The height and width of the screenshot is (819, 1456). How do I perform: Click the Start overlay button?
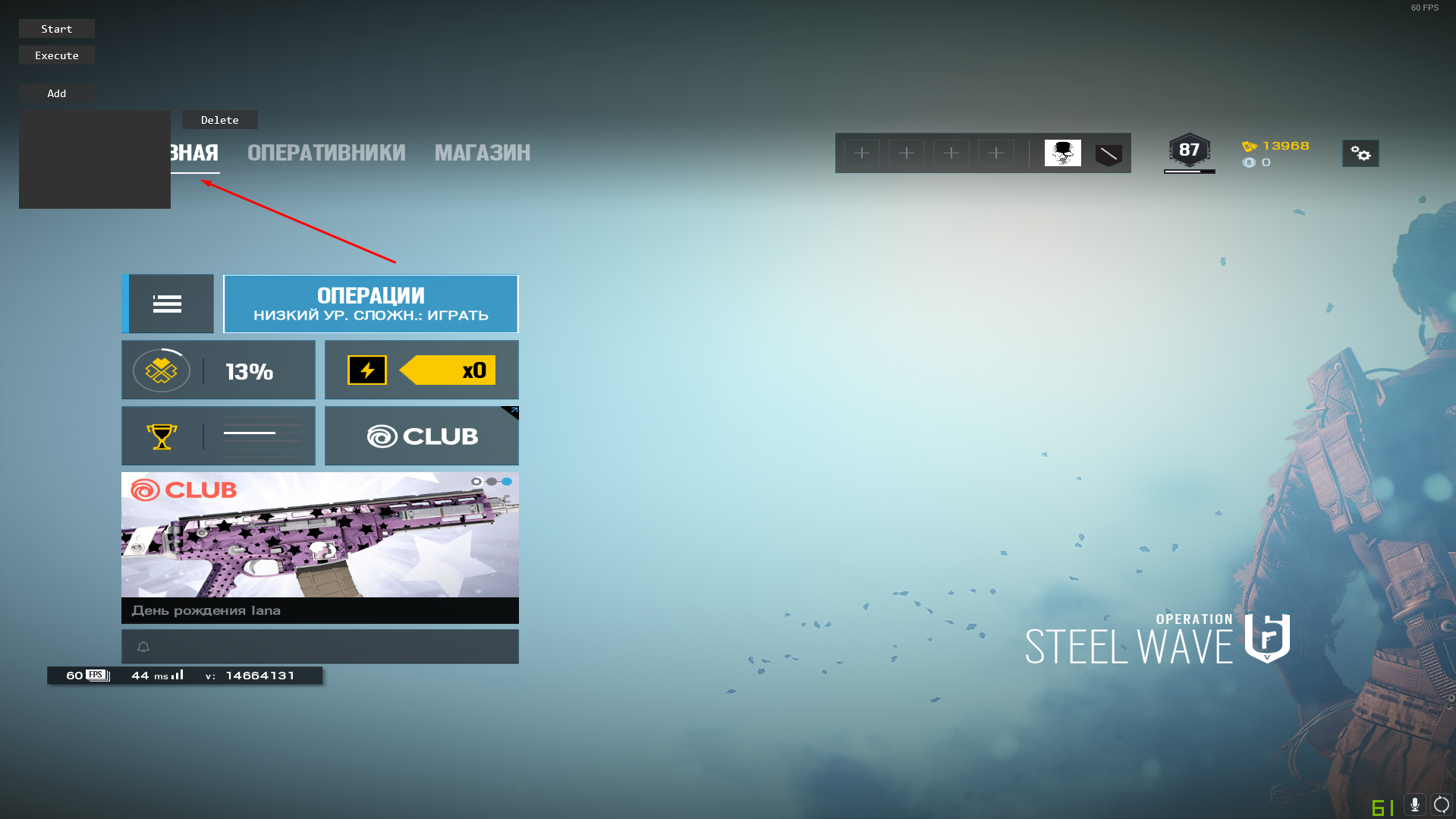(x=57, y=29)
